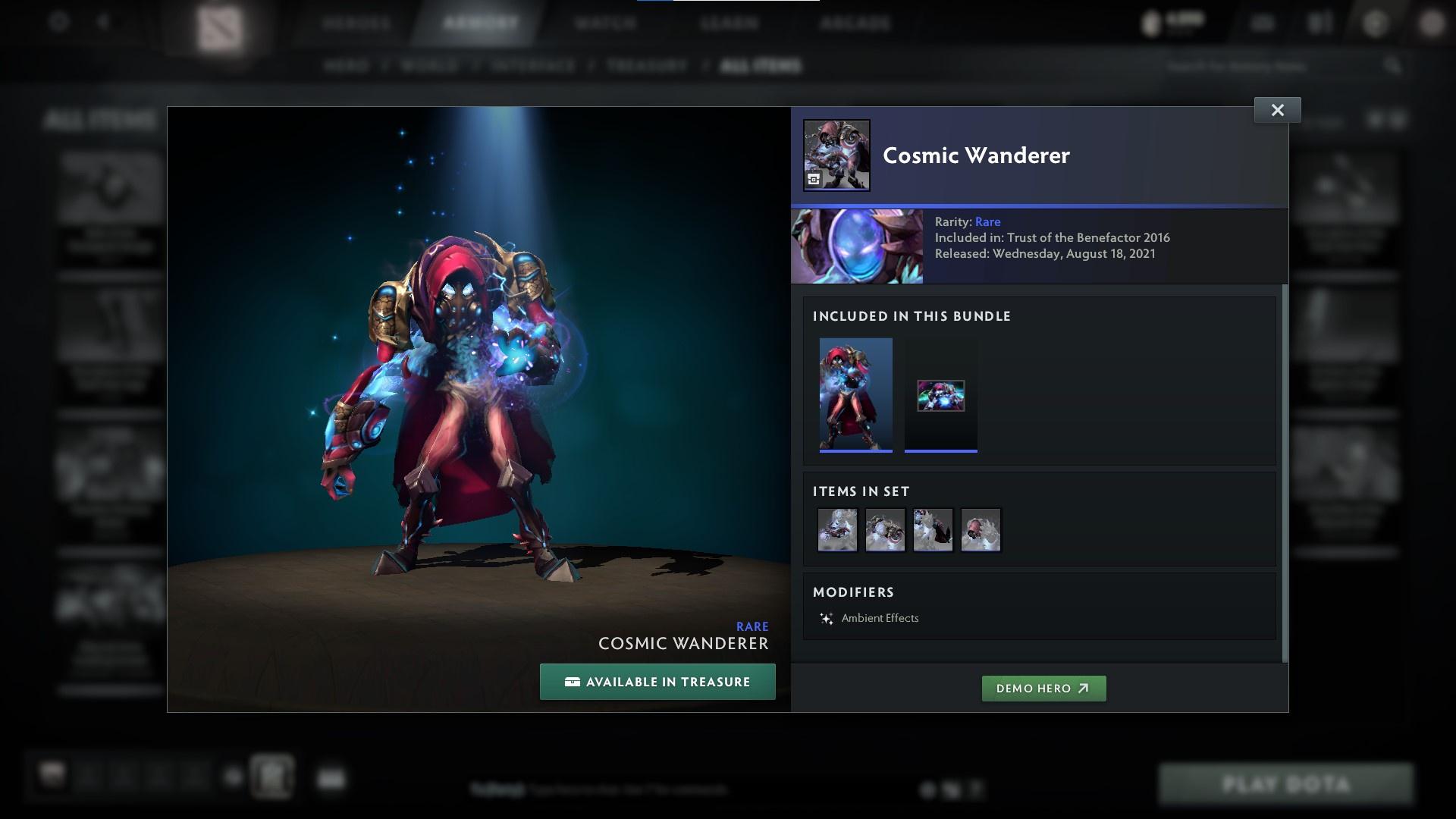This screenshot has height=819, width=1456.
Task: Click the search magnifier icon in the search bar
Action: (1395, 65)
